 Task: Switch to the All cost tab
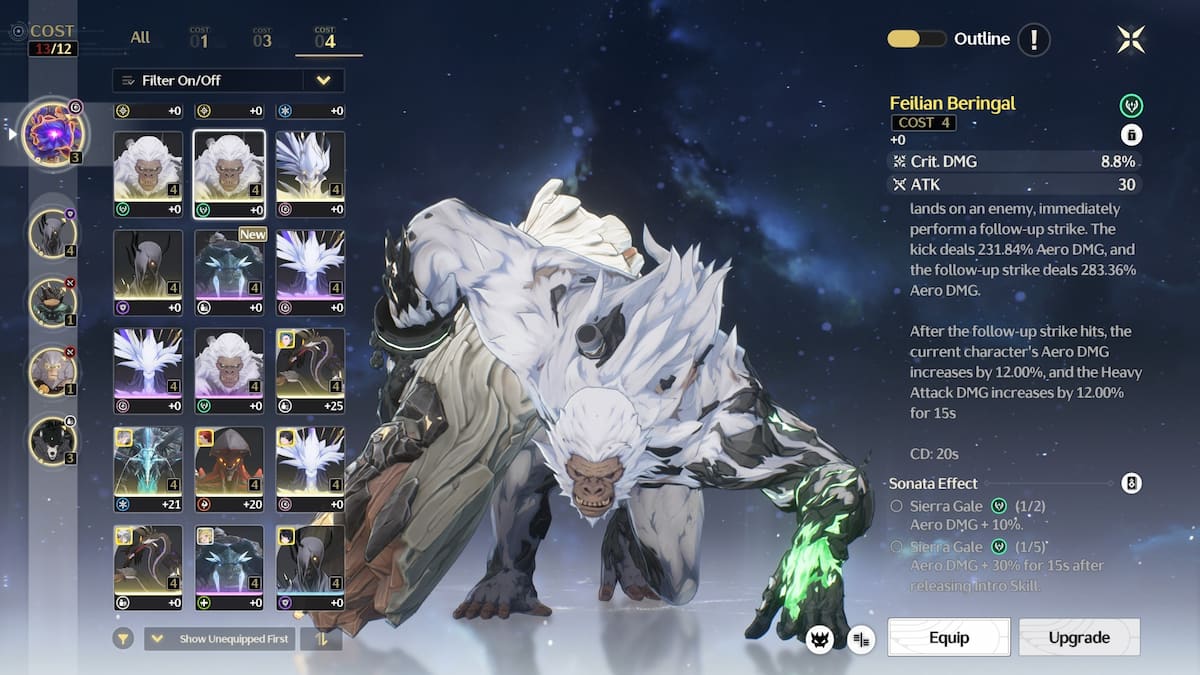pos(140,38)
